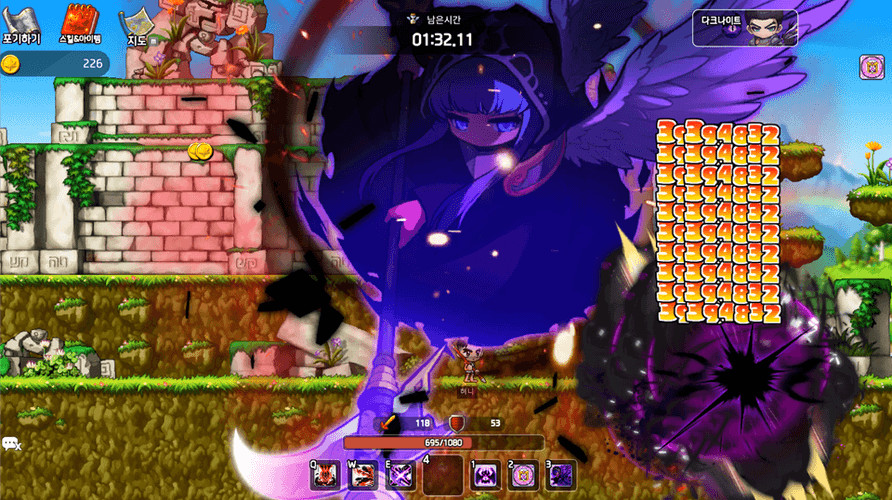
Task: Activate the slot 1 purple demon mask skill
Action: tap(485, 475)
